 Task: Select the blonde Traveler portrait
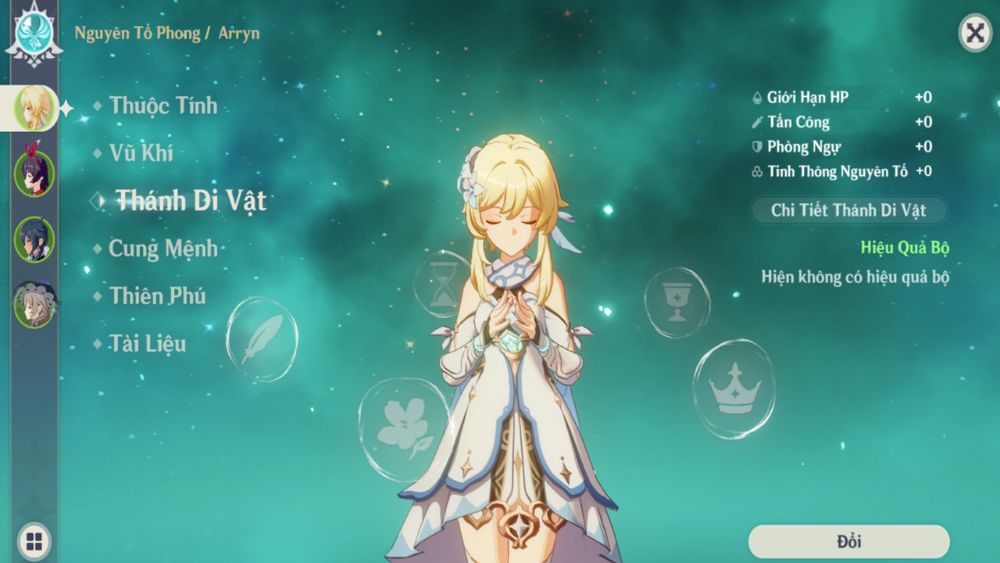pos(34,108)
